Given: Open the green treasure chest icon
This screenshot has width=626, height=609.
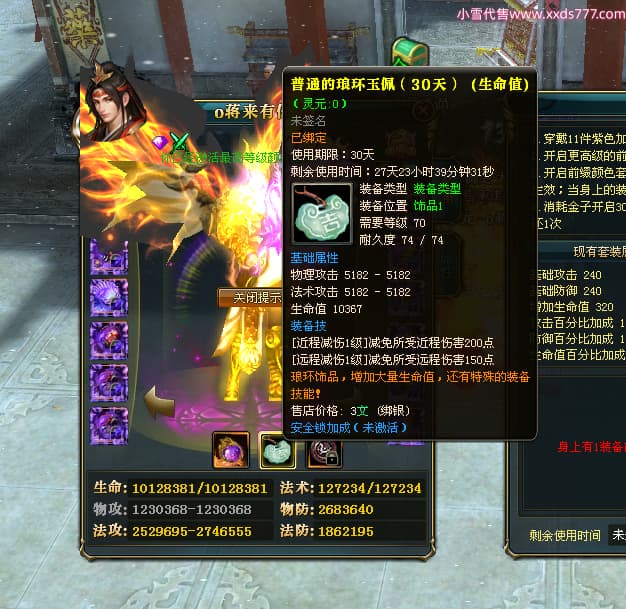Looking at the screenshot, I should point(408,52).
